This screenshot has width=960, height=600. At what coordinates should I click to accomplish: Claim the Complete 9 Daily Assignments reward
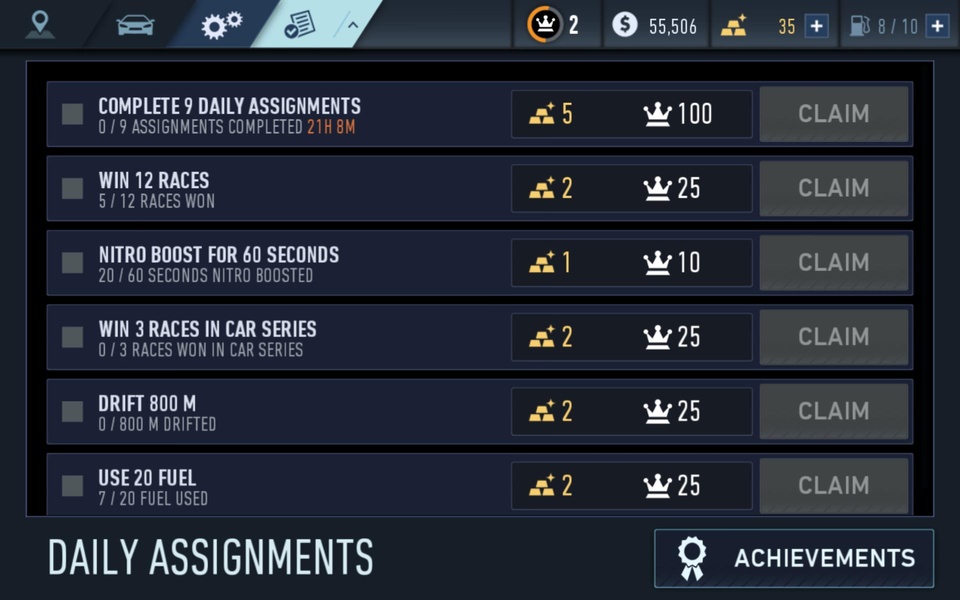coord(834,114)
